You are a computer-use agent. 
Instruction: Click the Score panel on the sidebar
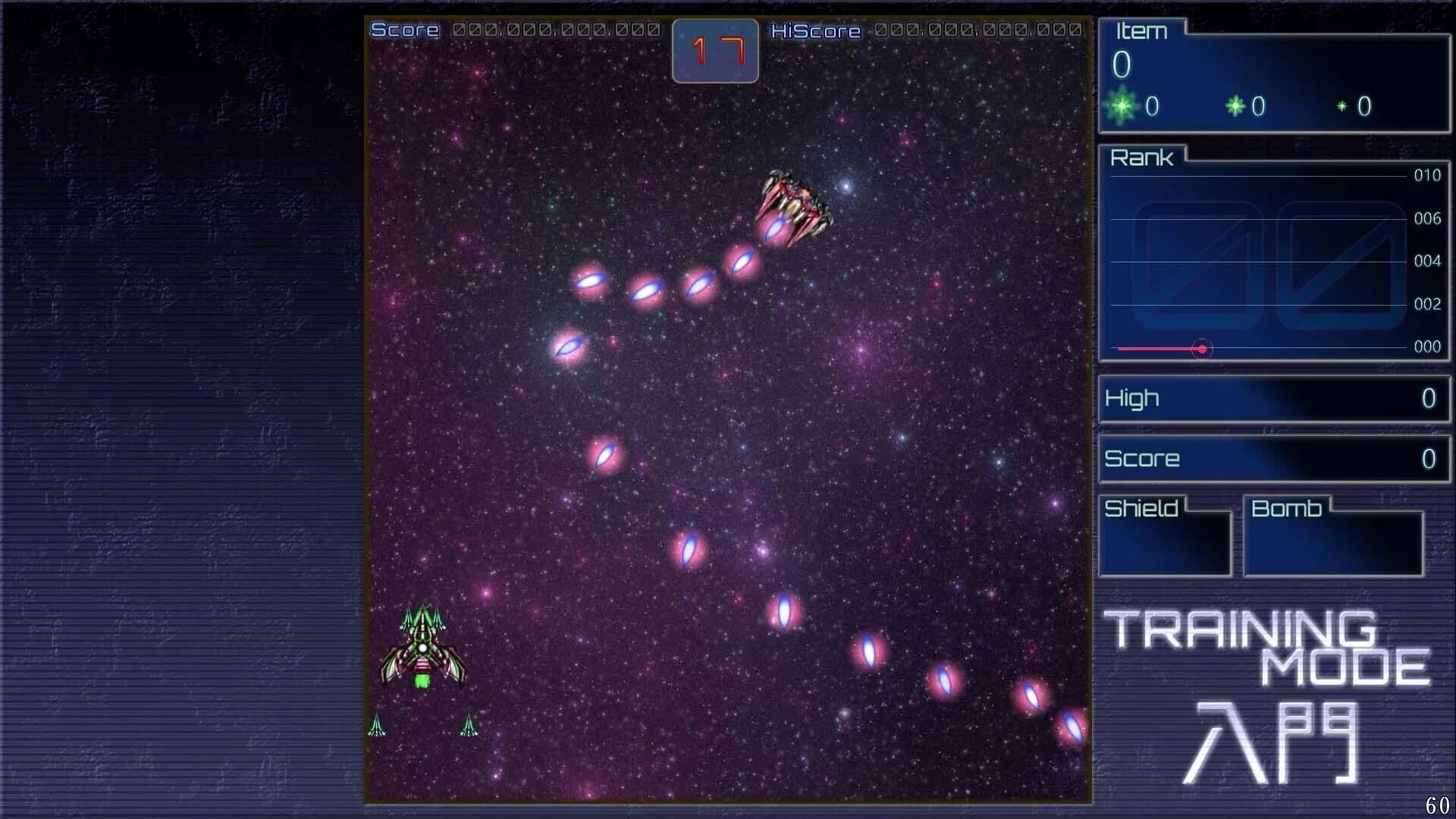coord(1274,459)
